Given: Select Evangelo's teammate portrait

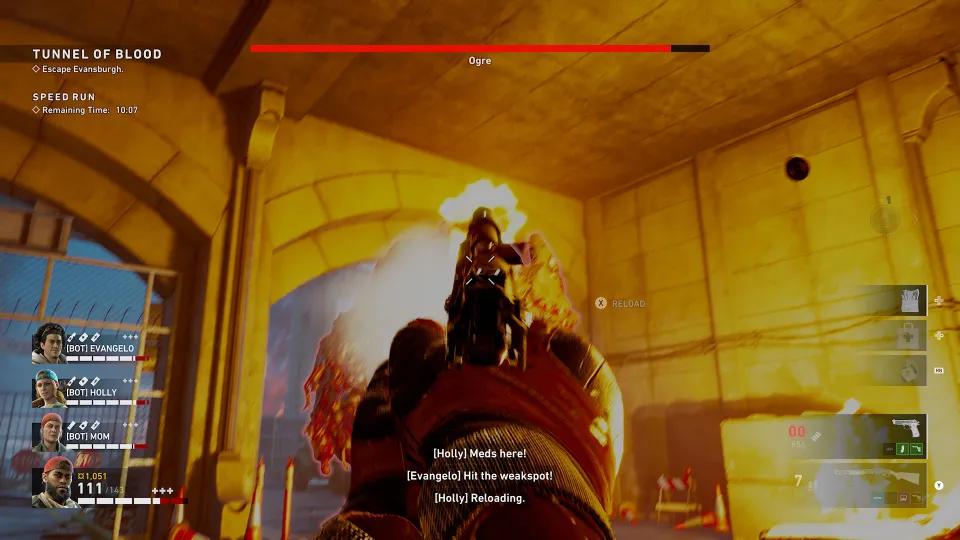Looking at the screenshot, I should (x=50, y=342).
